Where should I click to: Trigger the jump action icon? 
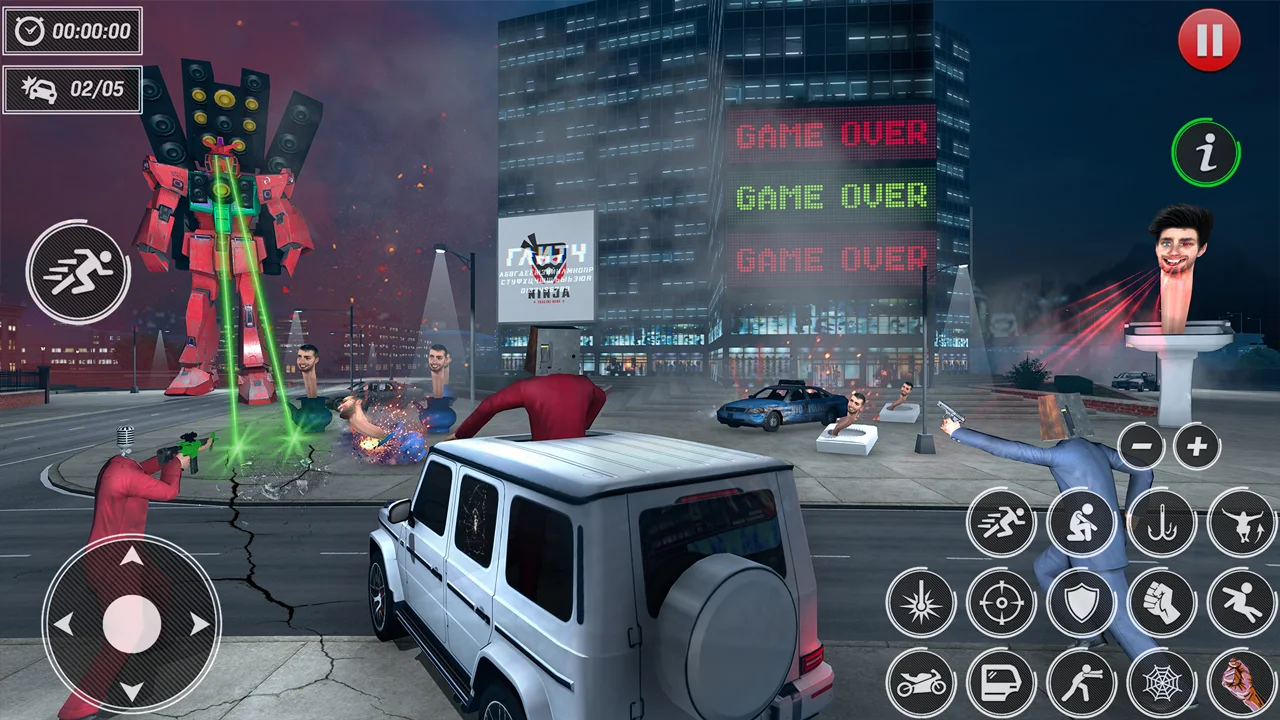[1240, 522]
